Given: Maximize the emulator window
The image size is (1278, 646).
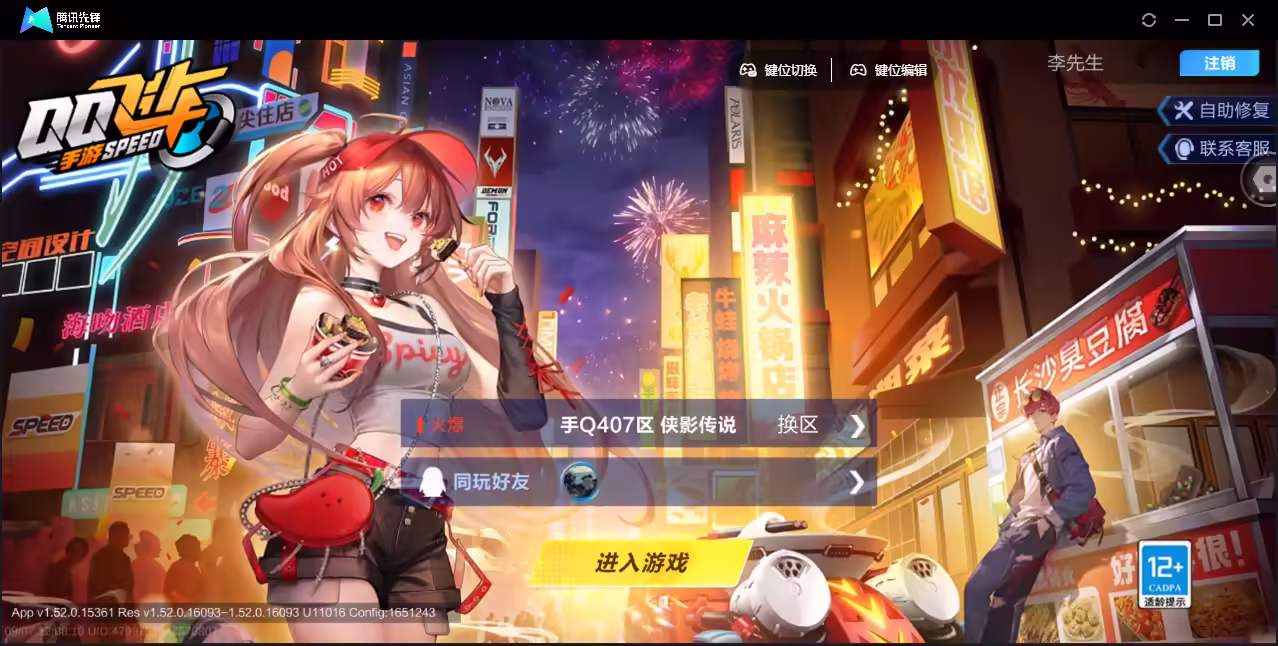Looking at the screenshot, I should [x=1215, y=20].
